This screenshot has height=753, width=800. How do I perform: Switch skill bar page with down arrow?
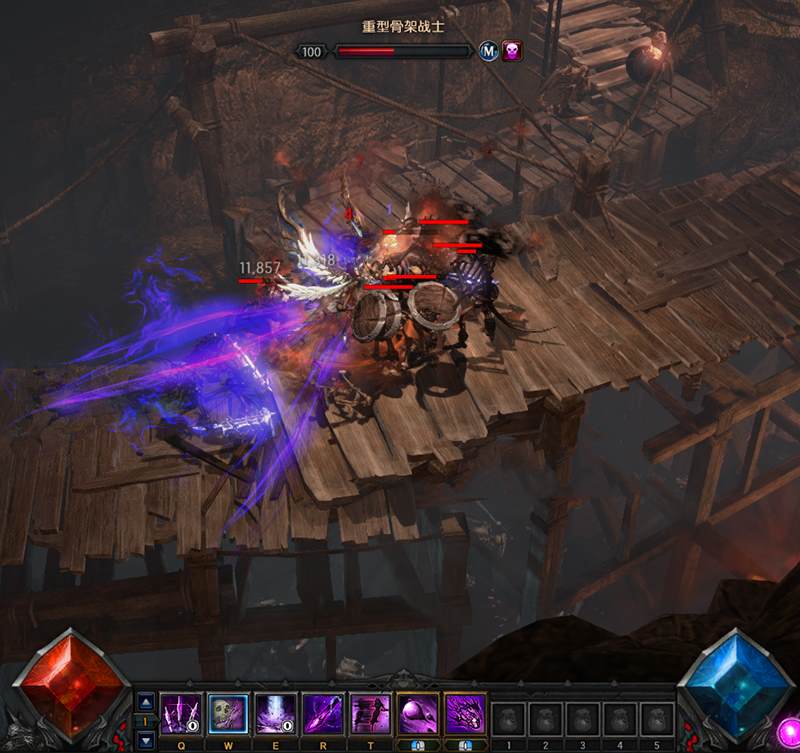tap(144, 740)
